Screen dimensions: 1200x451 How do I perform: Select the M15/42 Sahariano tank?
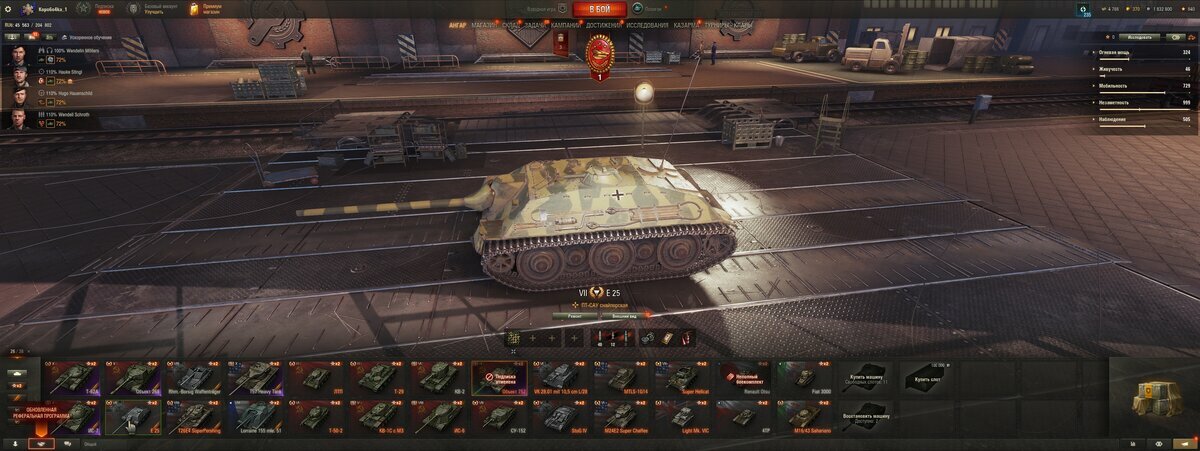pos(804,417)
